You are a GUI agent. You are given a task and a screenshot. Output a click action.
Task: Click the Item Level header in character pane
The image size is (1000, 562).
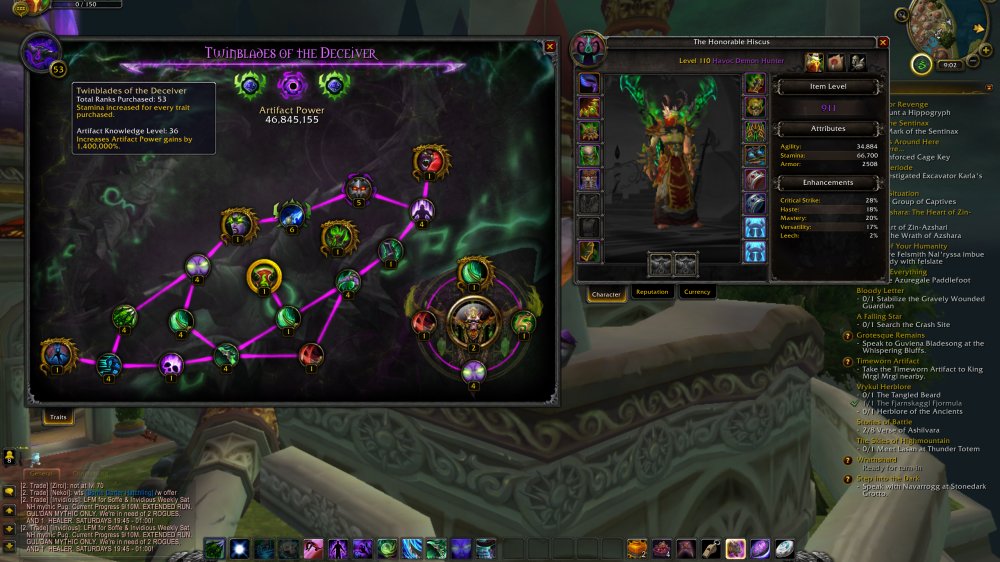pyautogui.click(x=827, y=87)
